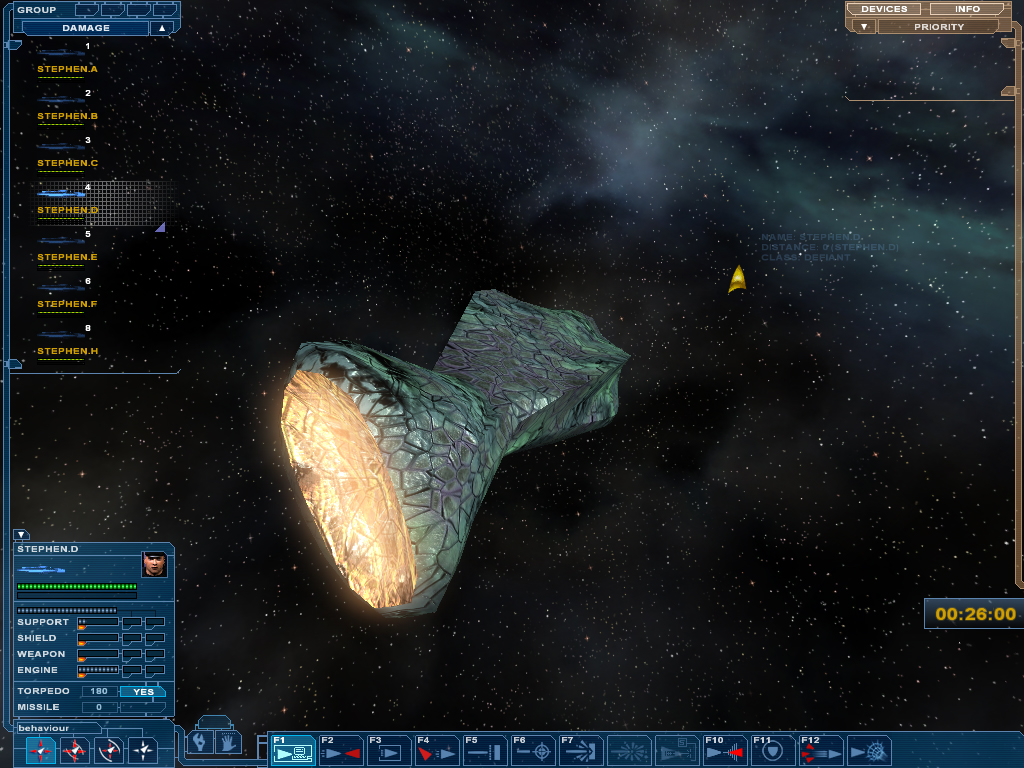Click the PRIORITY header button

938,27
